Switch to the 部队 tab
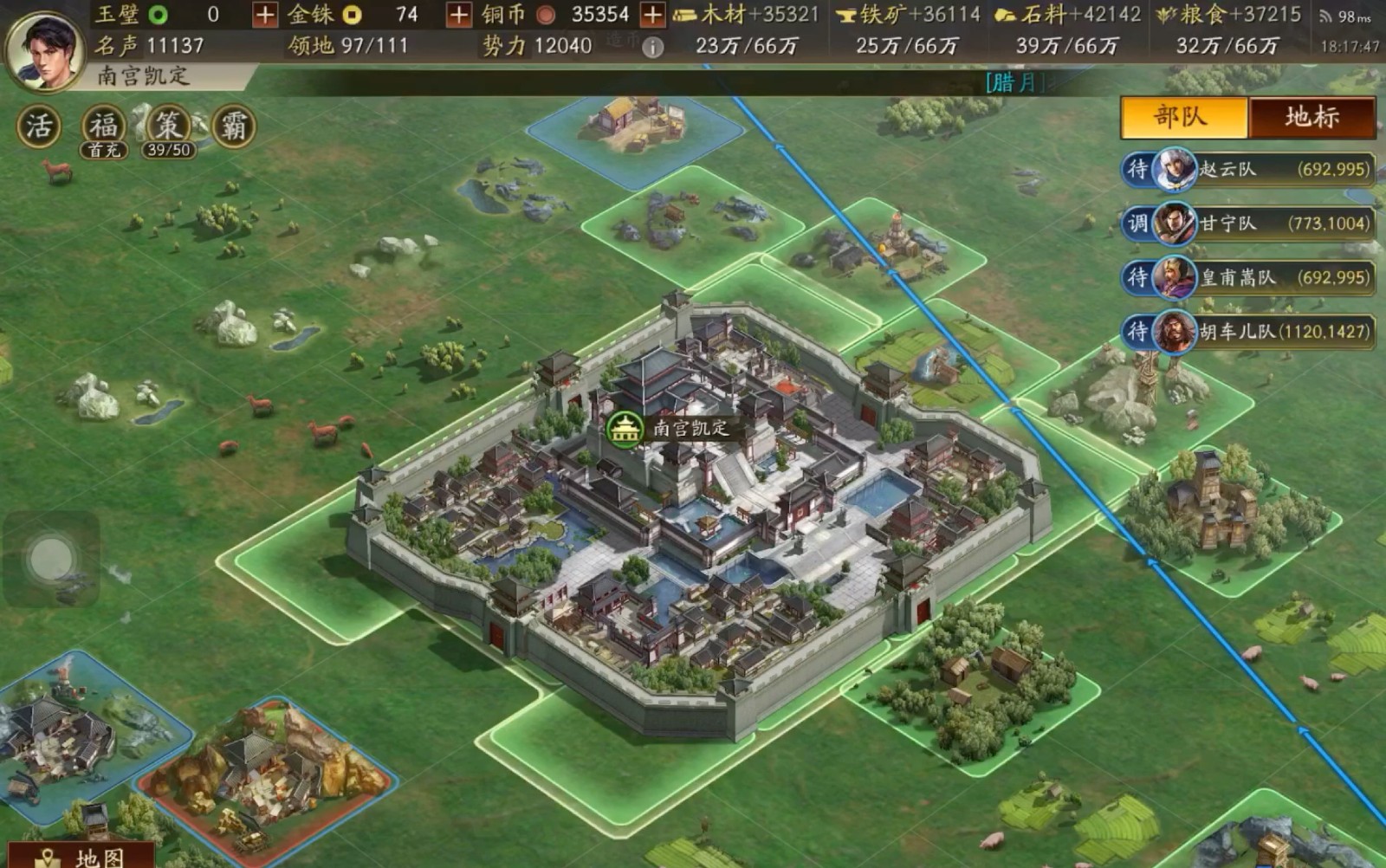Viewport: 1386px width, 868px height. tap(1183, 117)
